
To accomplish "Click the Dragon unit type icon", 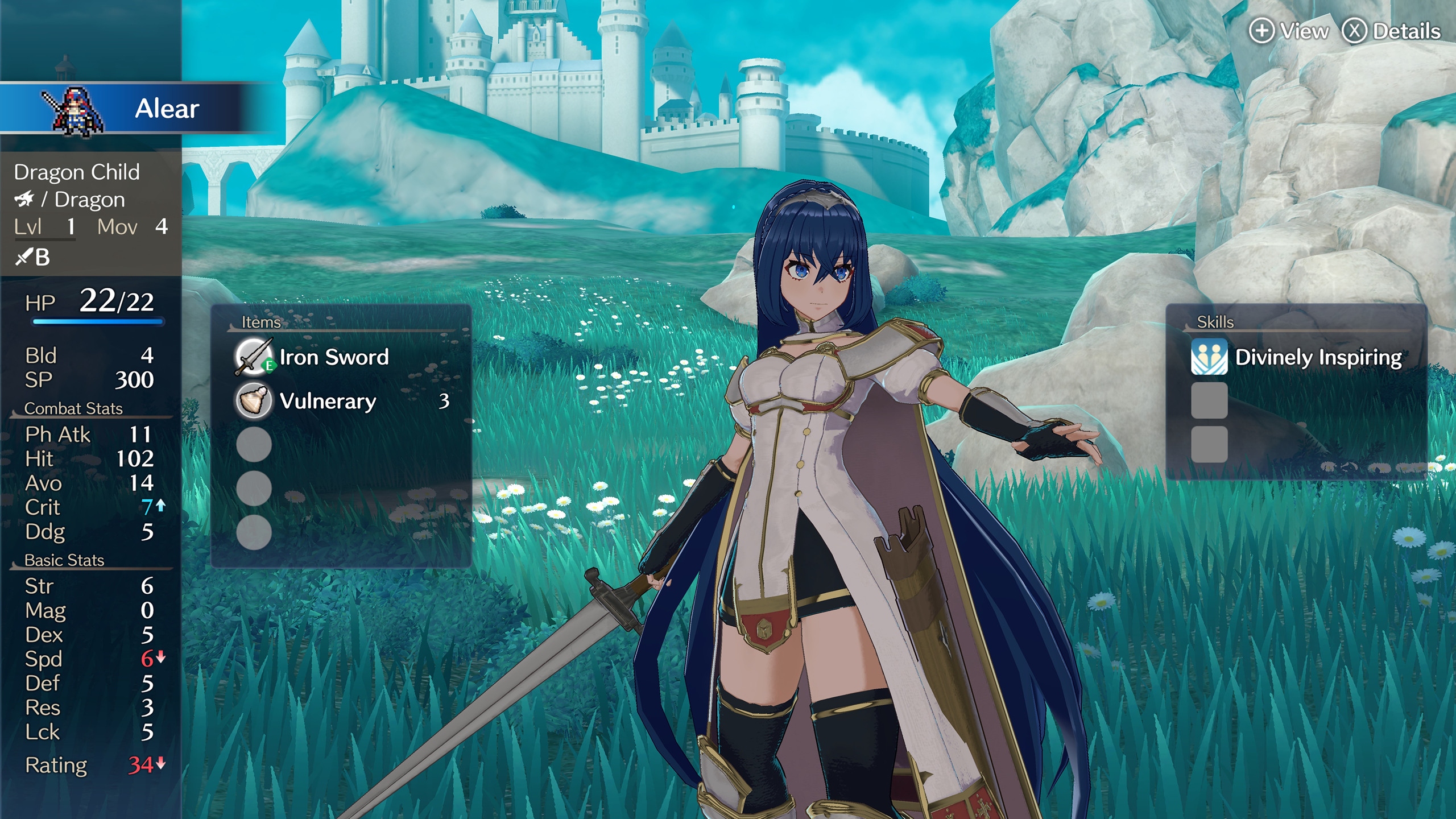I will click(x=26, y=199).
